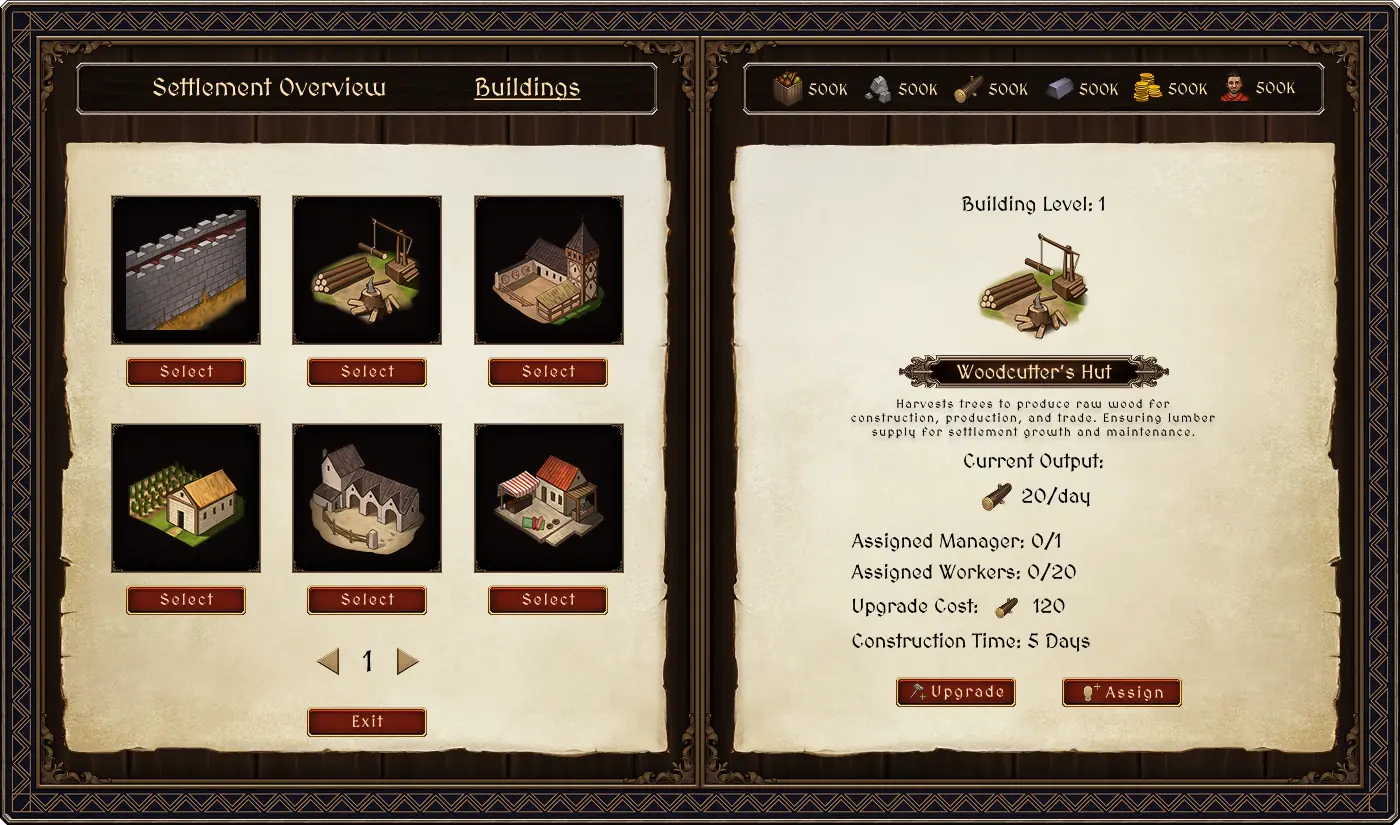Choose Select under the Woodcutter's Hut thumbnail
This screenshot has height=825, width=1400.
click(367, 372)
